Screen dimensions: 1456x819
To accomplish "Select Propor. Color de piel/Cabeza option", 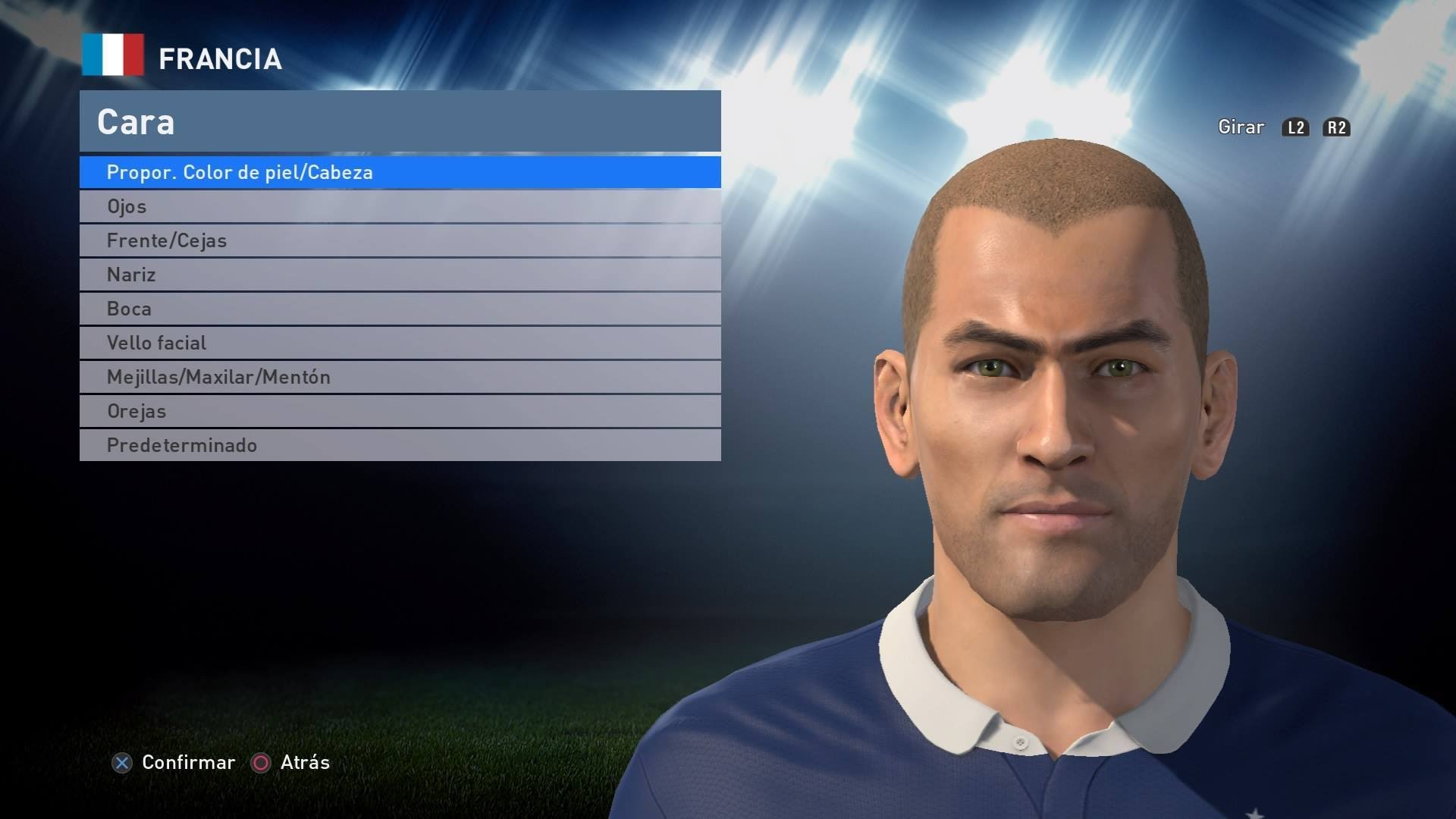I will [400, 172].
